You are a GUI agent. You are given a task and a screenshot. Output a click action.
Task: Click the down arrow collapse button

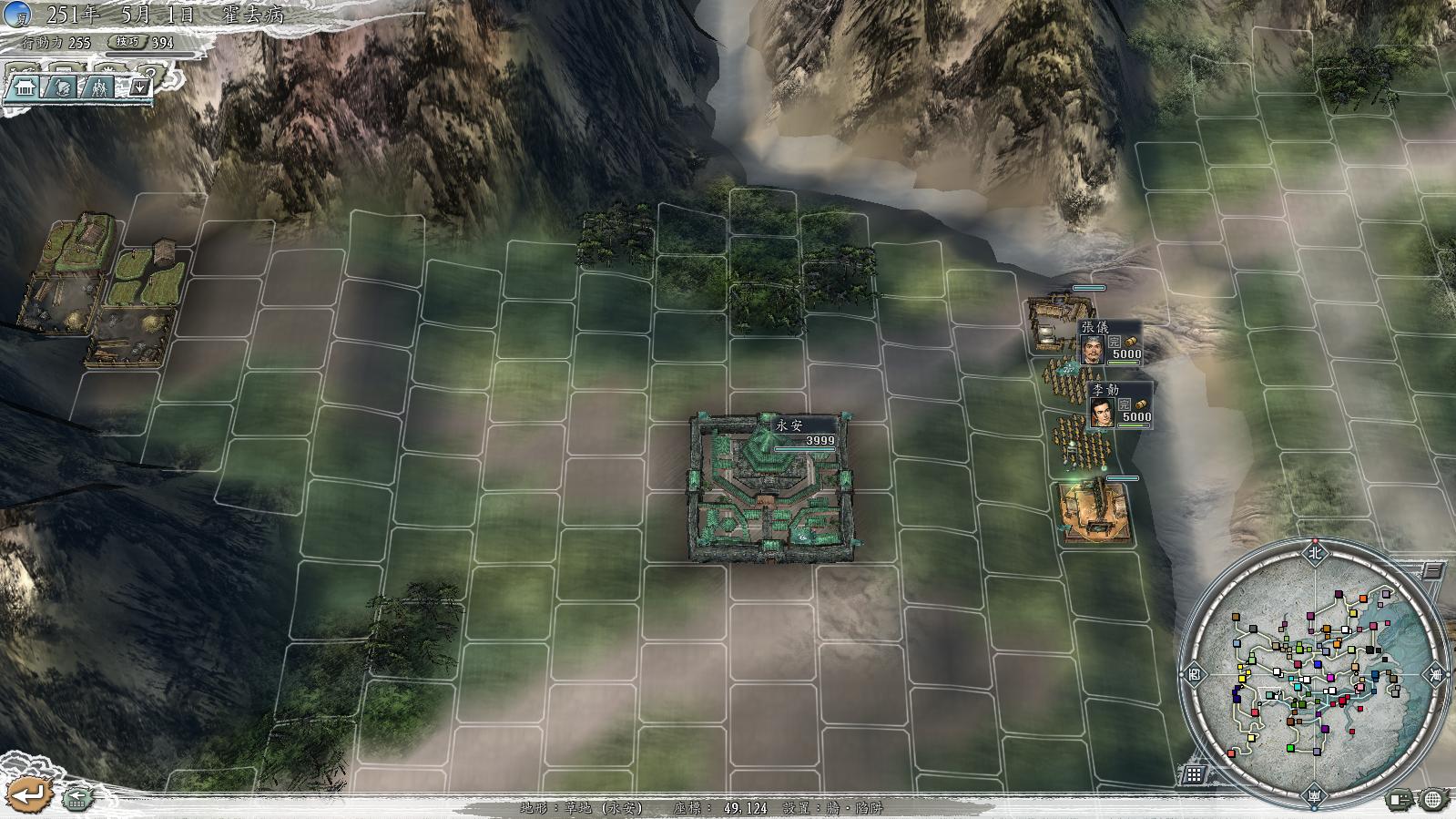[x=139, y=87]
